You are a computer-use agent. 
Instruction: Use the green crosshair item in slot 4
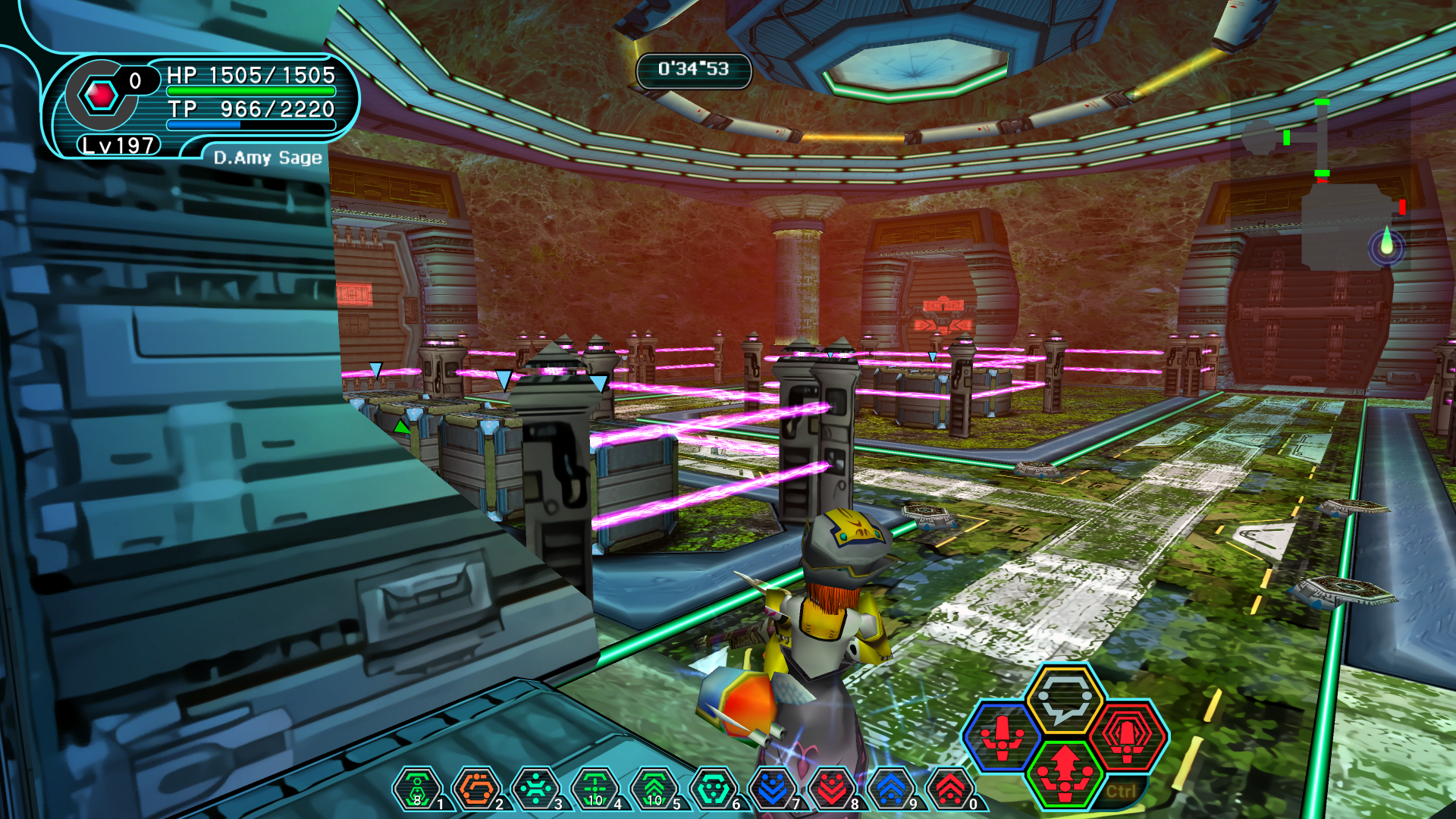[595, 789]
